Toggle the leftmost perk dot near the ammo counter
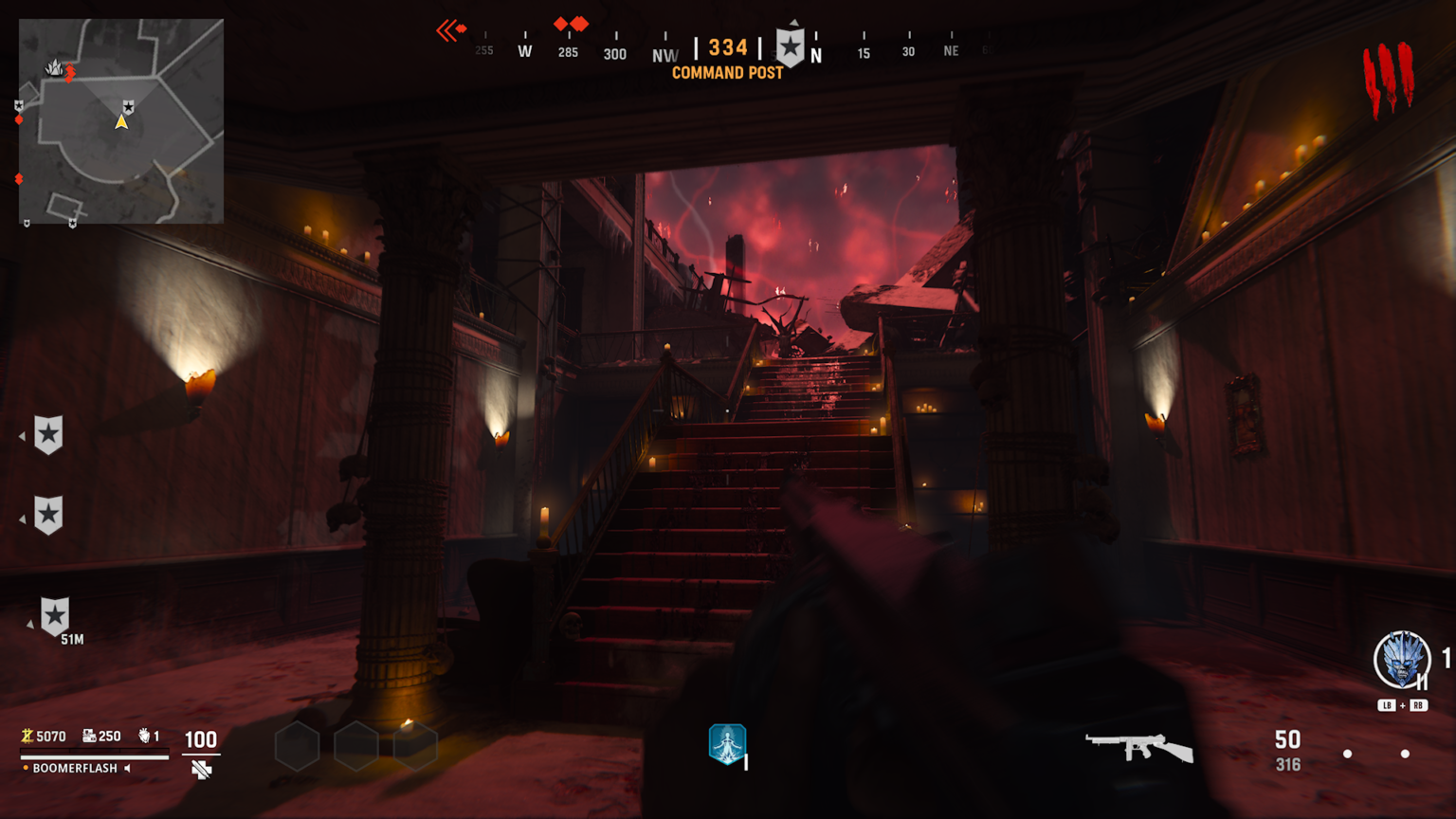Screen dimensions: 1456x819 (x=1349, y=755)
